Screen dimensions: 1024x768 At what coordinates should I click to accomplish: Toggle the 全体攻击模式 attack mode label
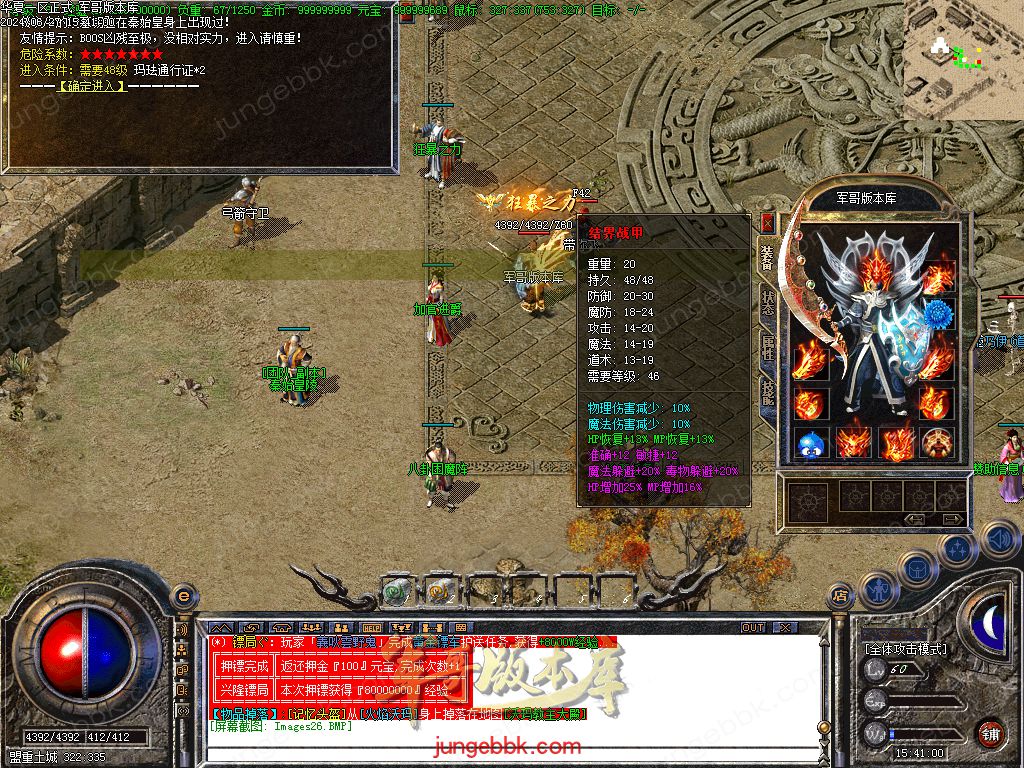tap(906, 649)
